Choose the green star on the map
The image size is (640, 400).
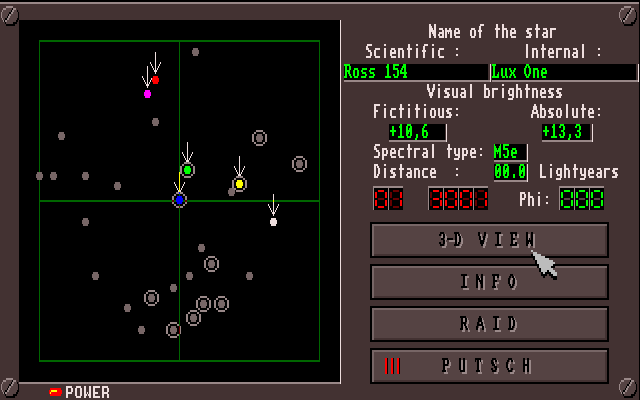pyautogui.click(x=187, y=170)
